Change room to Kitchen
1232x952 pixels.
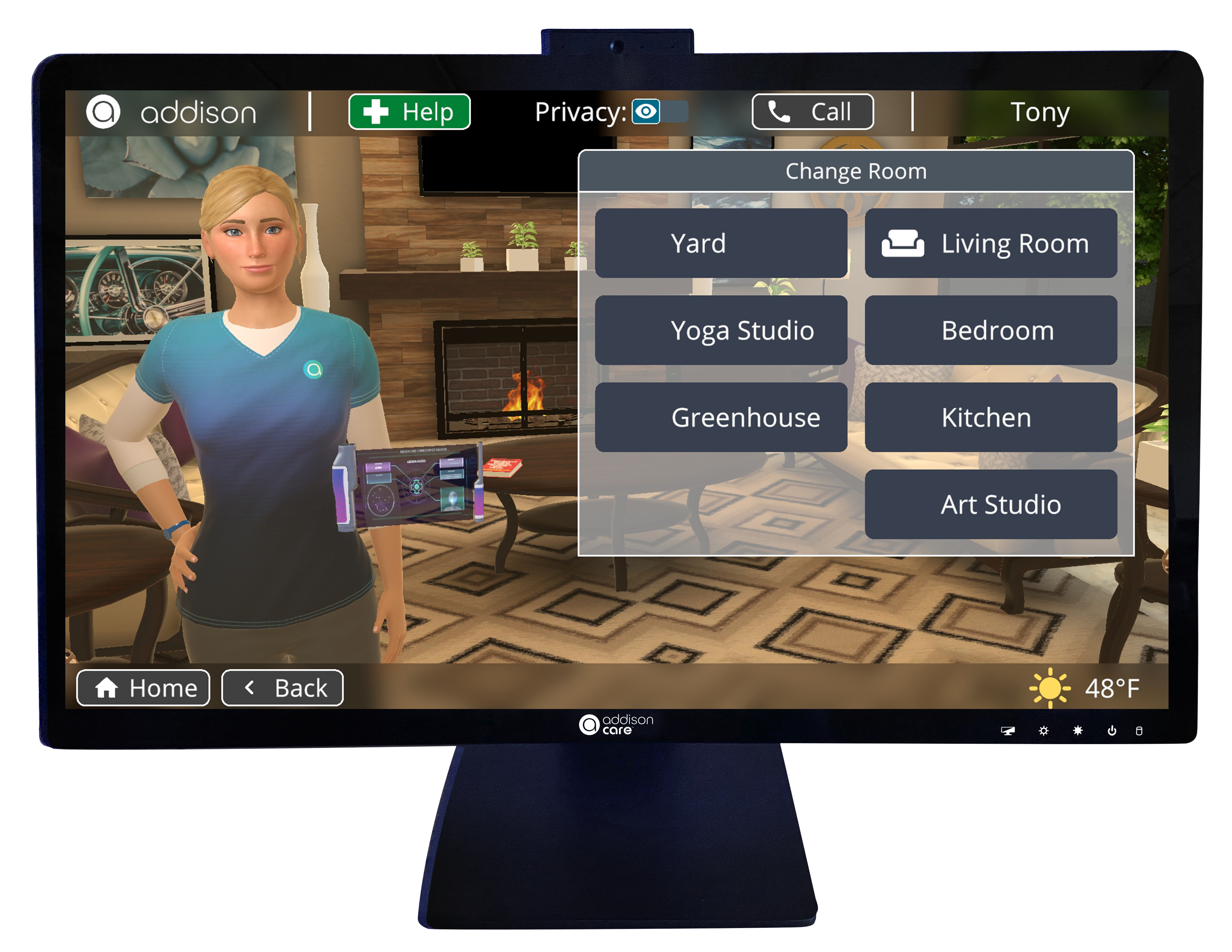click(x=990, y=417)
